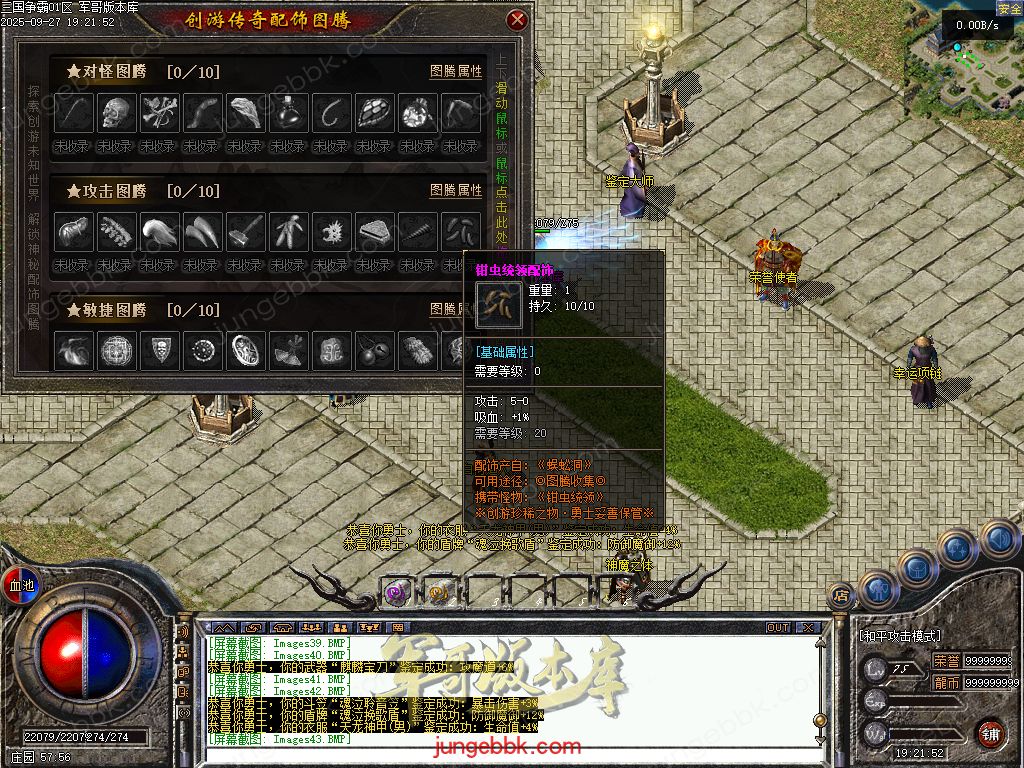Use the purple spiral scroll hotbar item
The height and width of the screenshot is (768, 1024).
point(398,592)
